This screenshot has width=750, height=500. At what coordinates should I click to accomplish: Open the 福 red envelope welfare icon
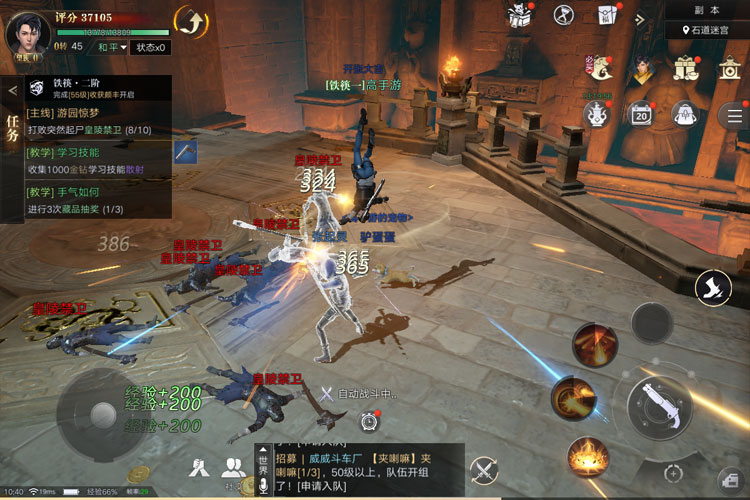[x=606, y=14]
